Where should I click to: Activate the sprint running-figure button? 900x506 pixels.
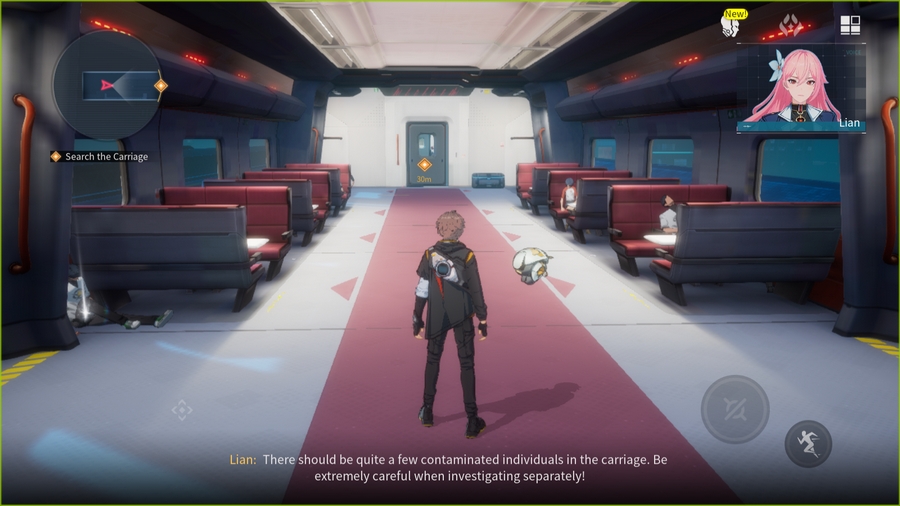pos(808,444)
